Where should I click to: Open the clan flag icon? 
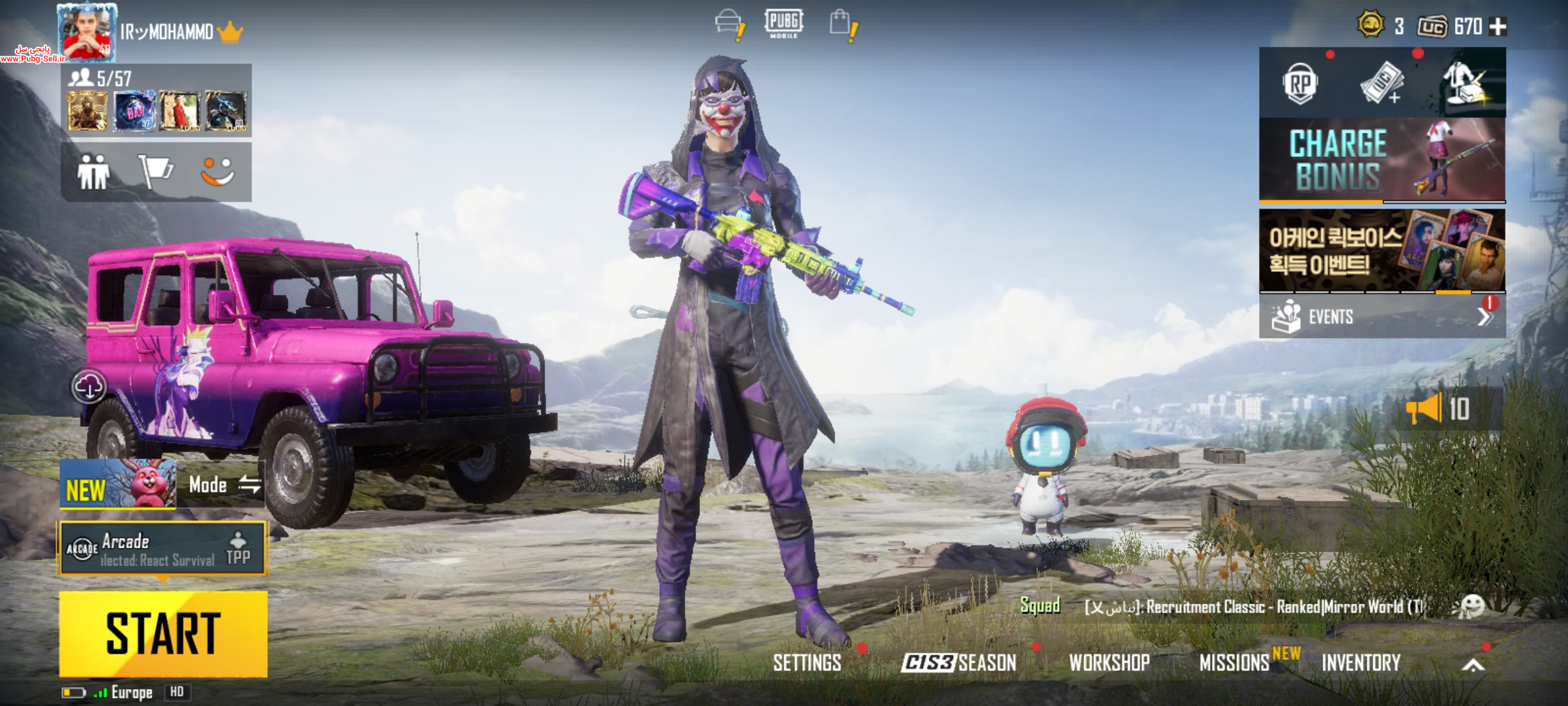[x=155, y=172]
